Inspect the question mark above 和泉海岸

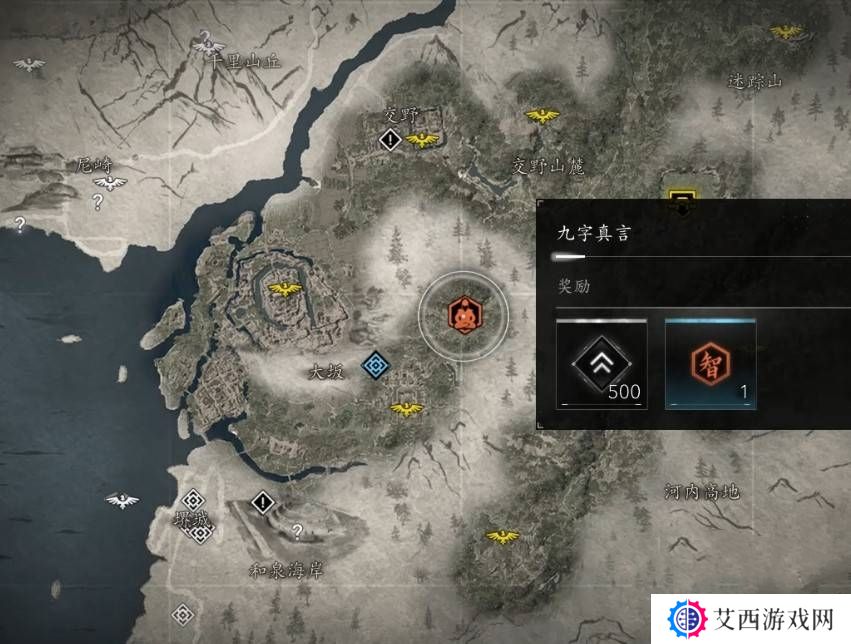tap(296, 531)
